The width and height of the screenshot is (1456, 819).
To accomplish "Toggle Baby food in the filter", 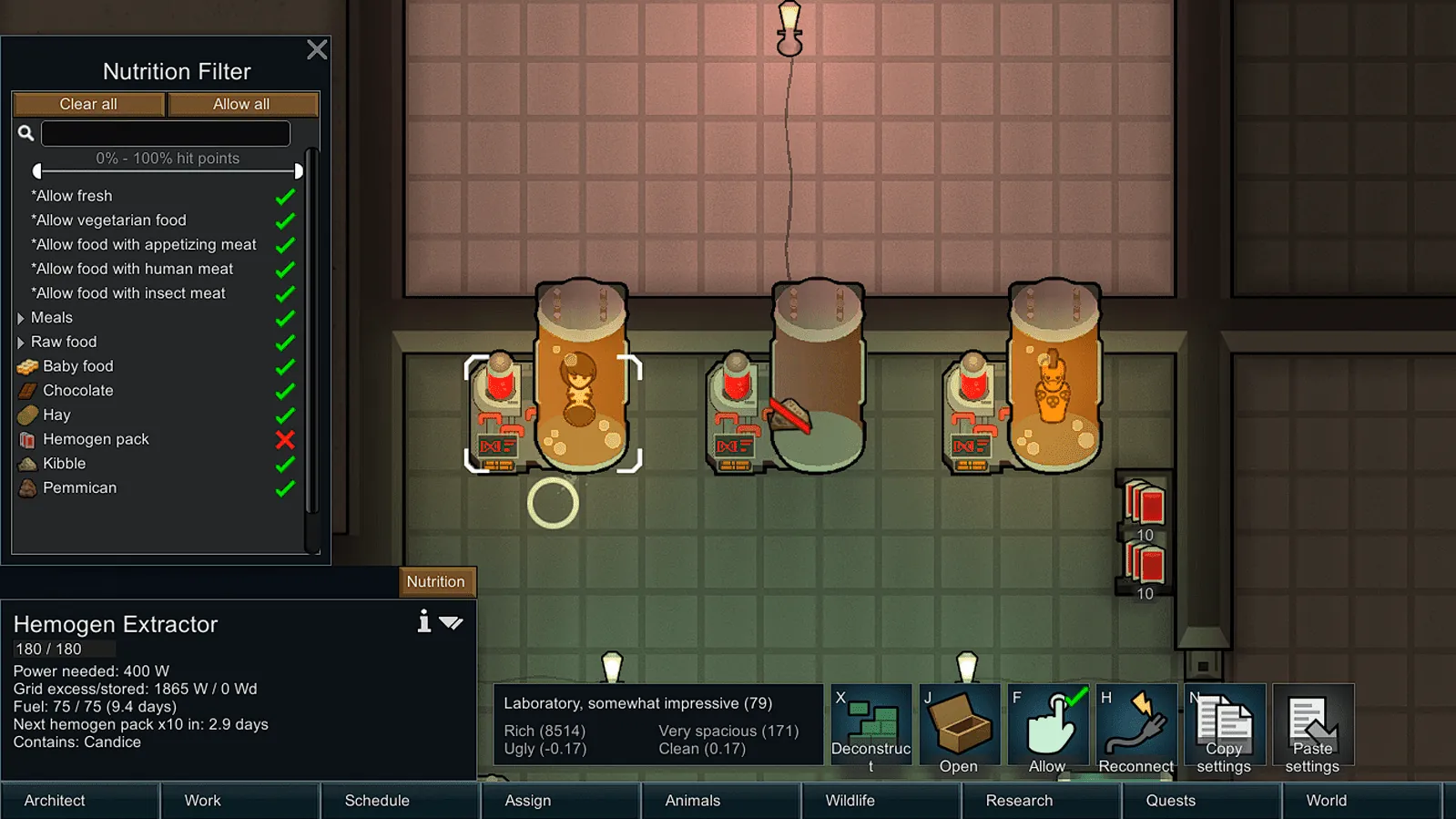I will (285, 366).
